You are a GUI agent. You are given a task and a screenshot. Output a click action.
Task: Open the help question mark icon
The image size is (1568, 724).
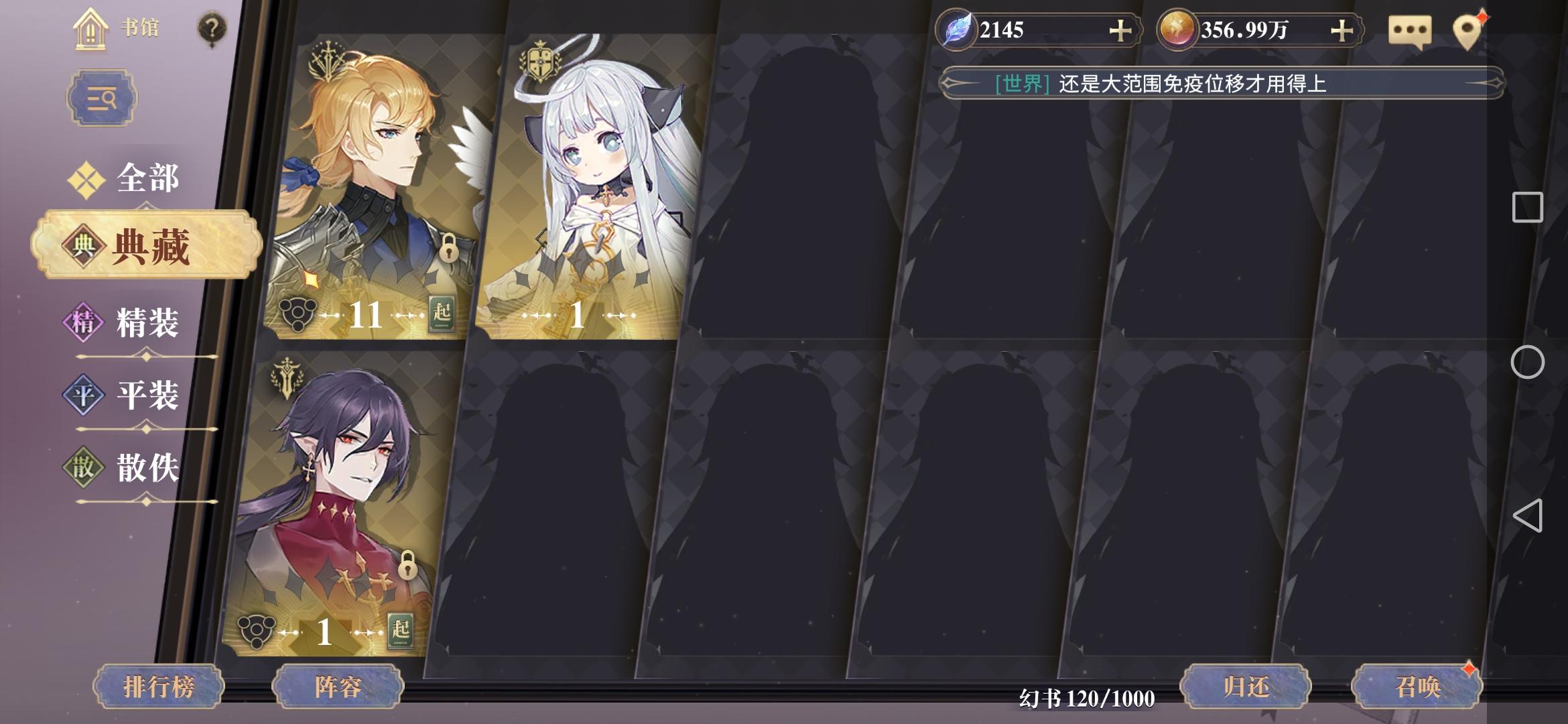click(211, 28)
